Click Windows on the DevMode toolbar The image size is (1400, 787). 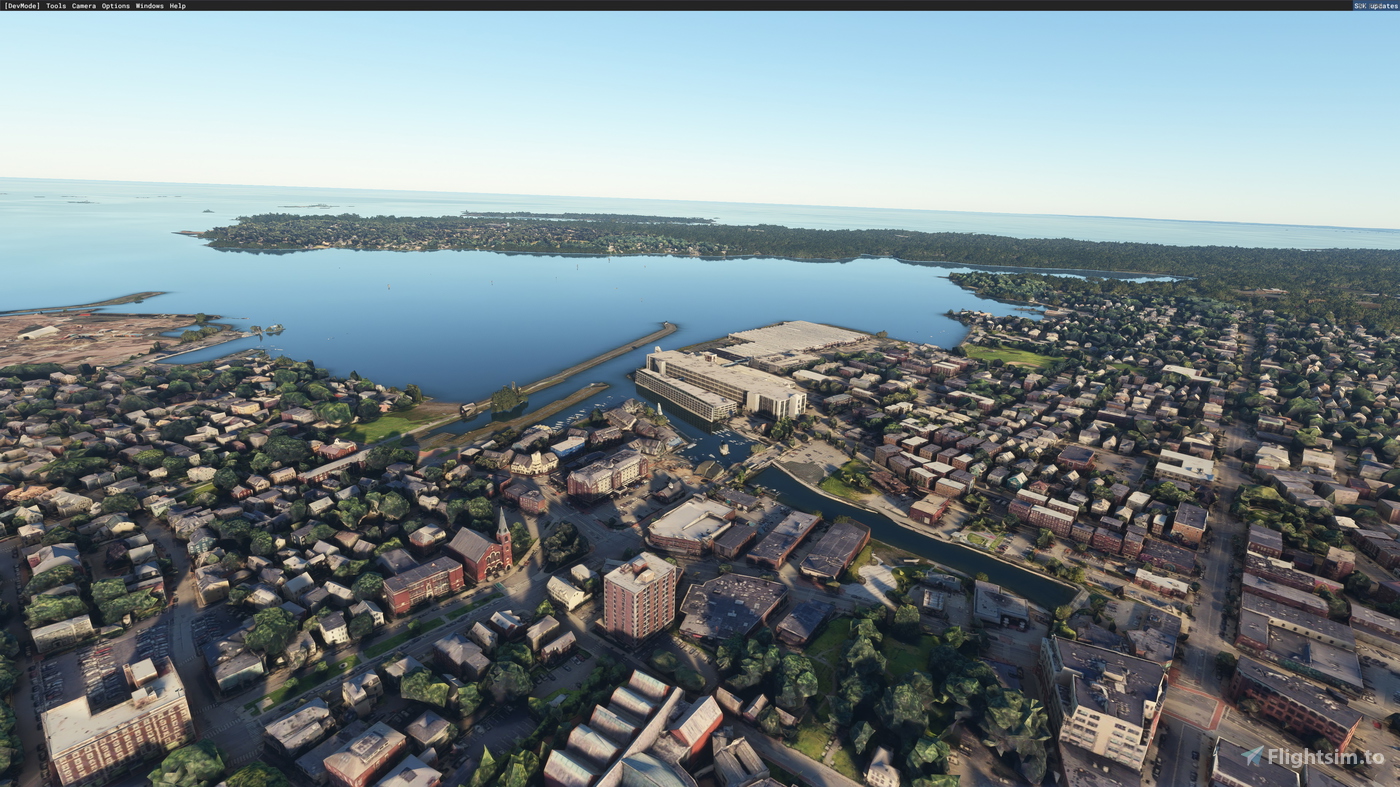pos(148,5)
